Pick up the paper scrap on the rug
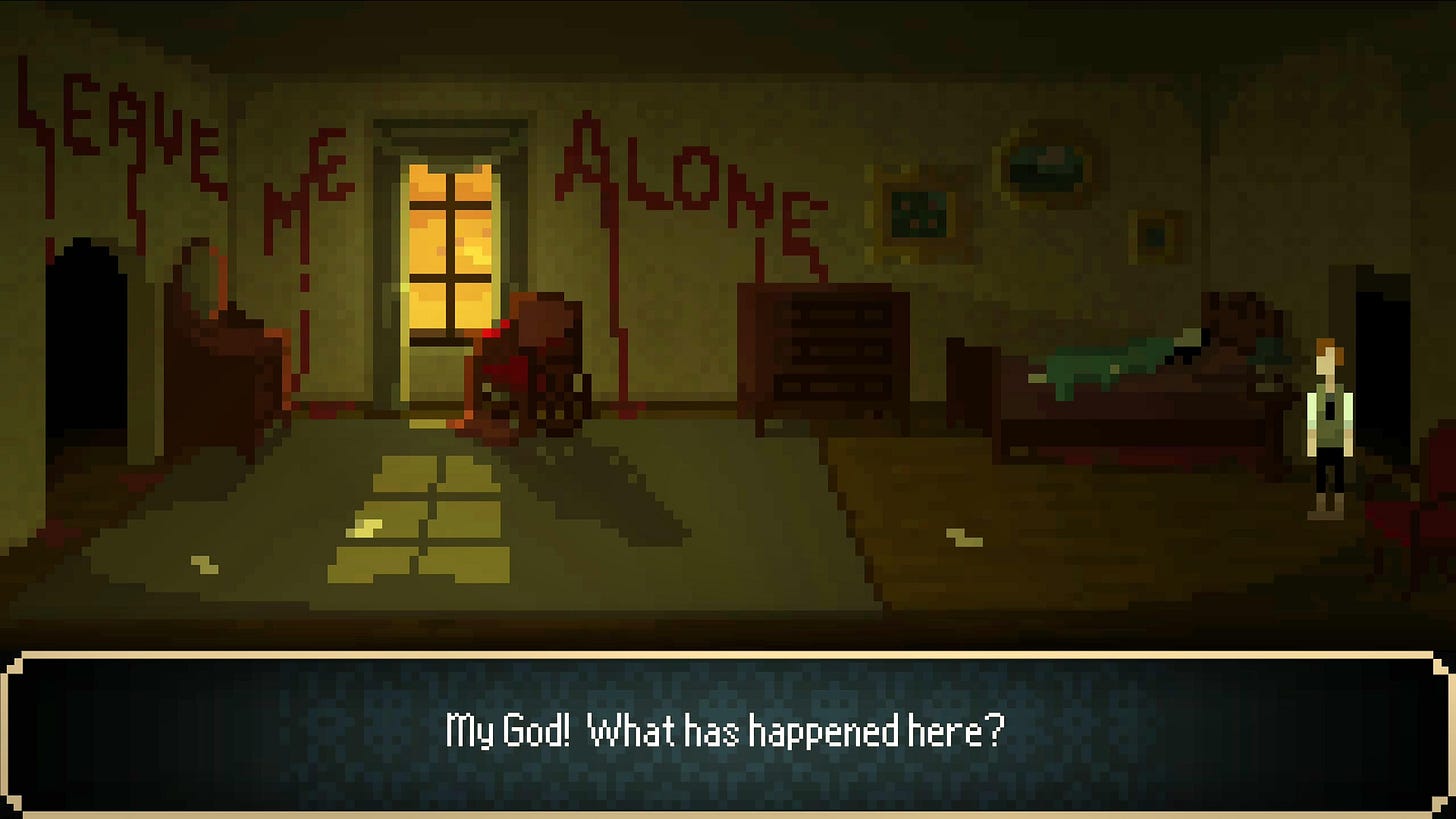The height and width of the screenshot is (819, 1456). tap(206, 563)
